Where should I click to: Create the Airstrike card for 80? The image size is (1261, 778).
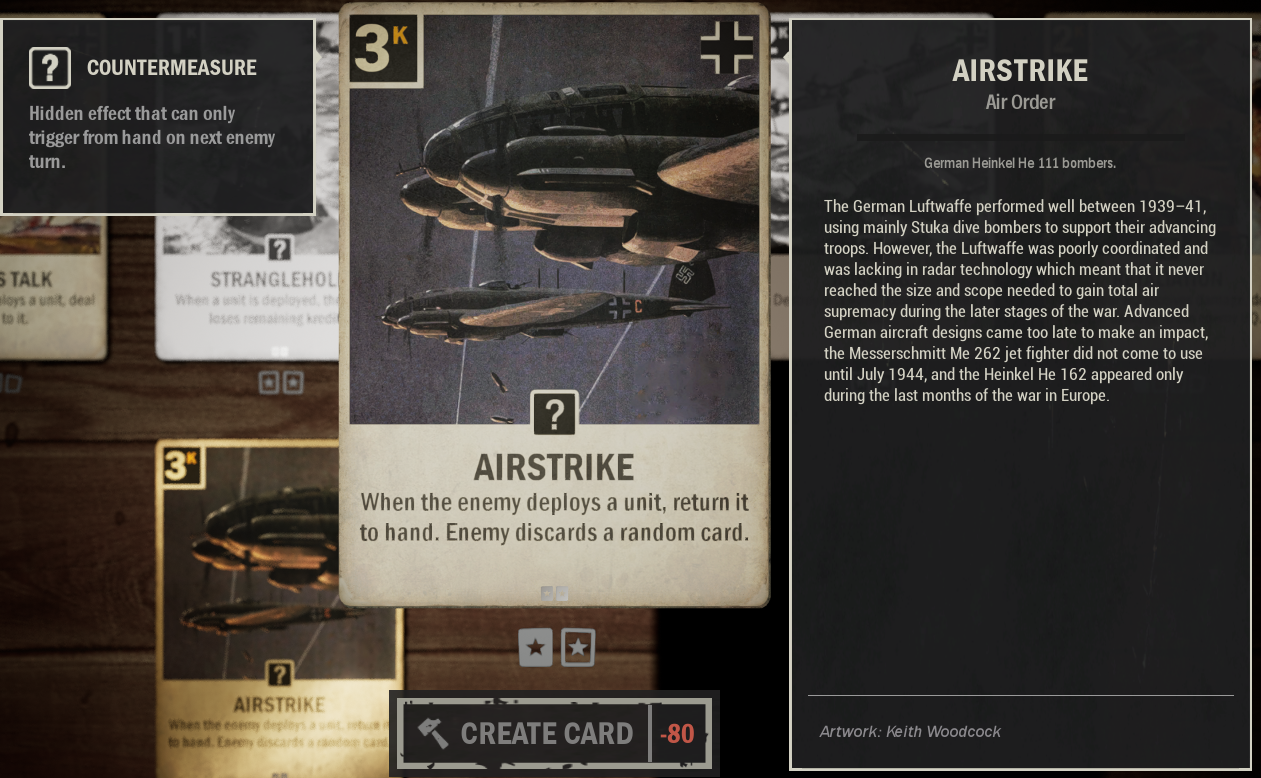[554, 733]
